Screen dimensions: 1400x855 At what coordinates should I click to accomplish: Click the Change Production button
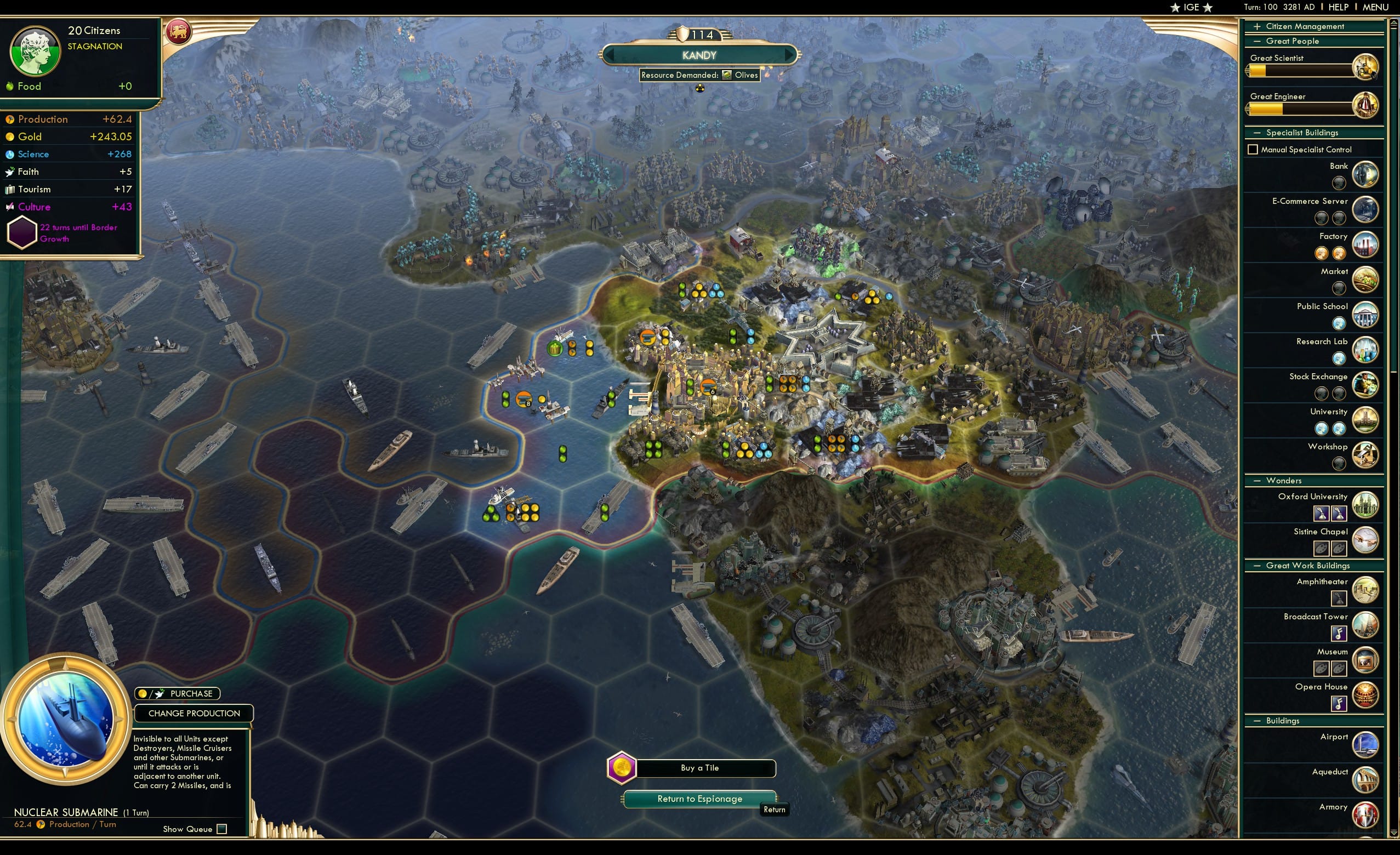pyautogui.click(x=194, y=713)
